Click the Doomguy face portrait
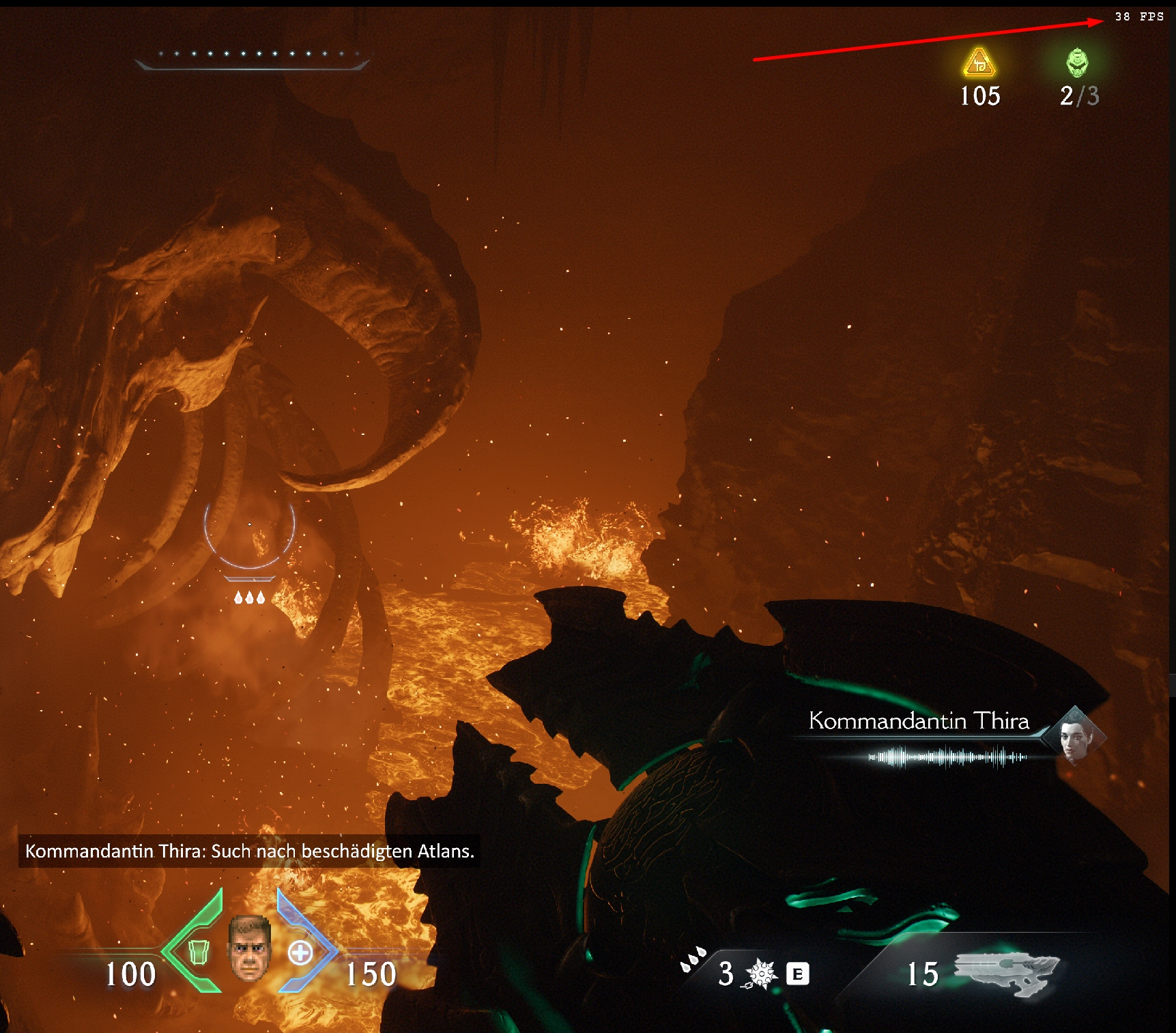This screenshot has height=1033, width=1176. [249, 948]
